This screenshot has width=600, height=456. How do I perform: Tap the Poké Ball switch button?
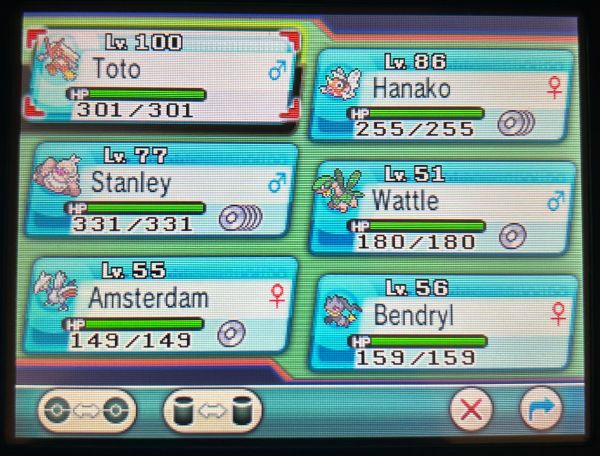click(87, 408)
